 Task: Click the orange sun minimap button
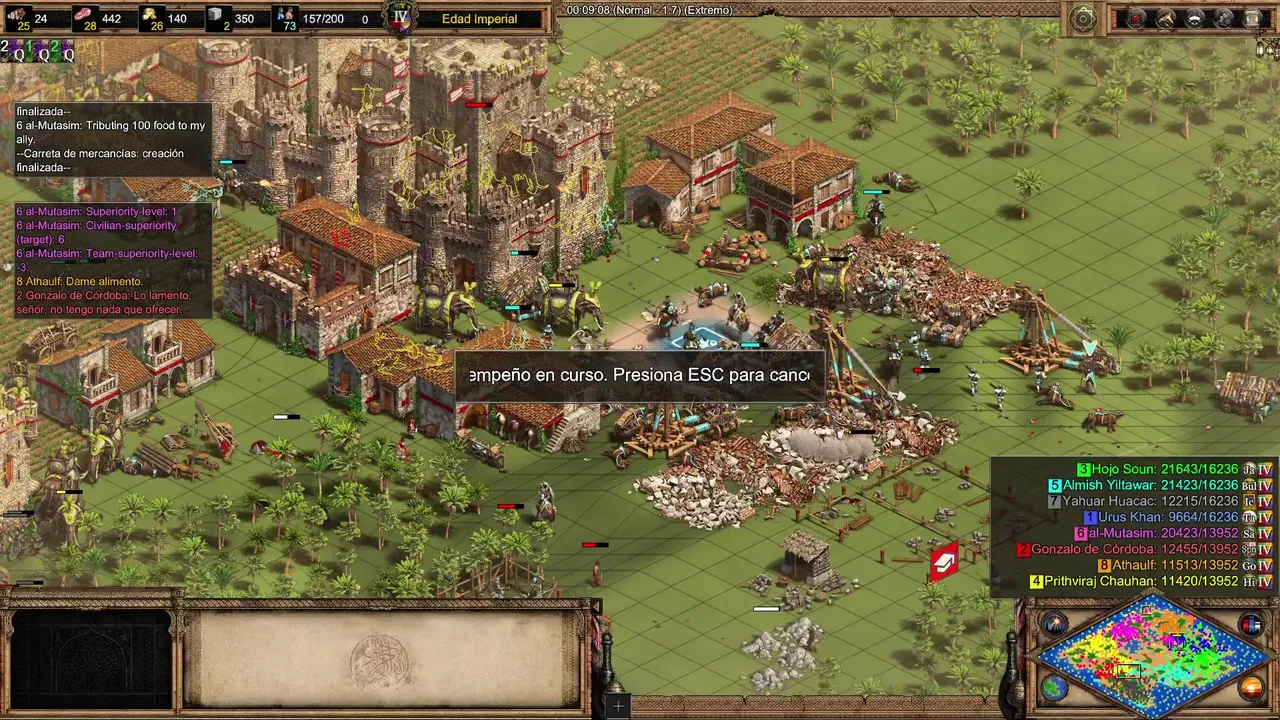coord(1250,688)
